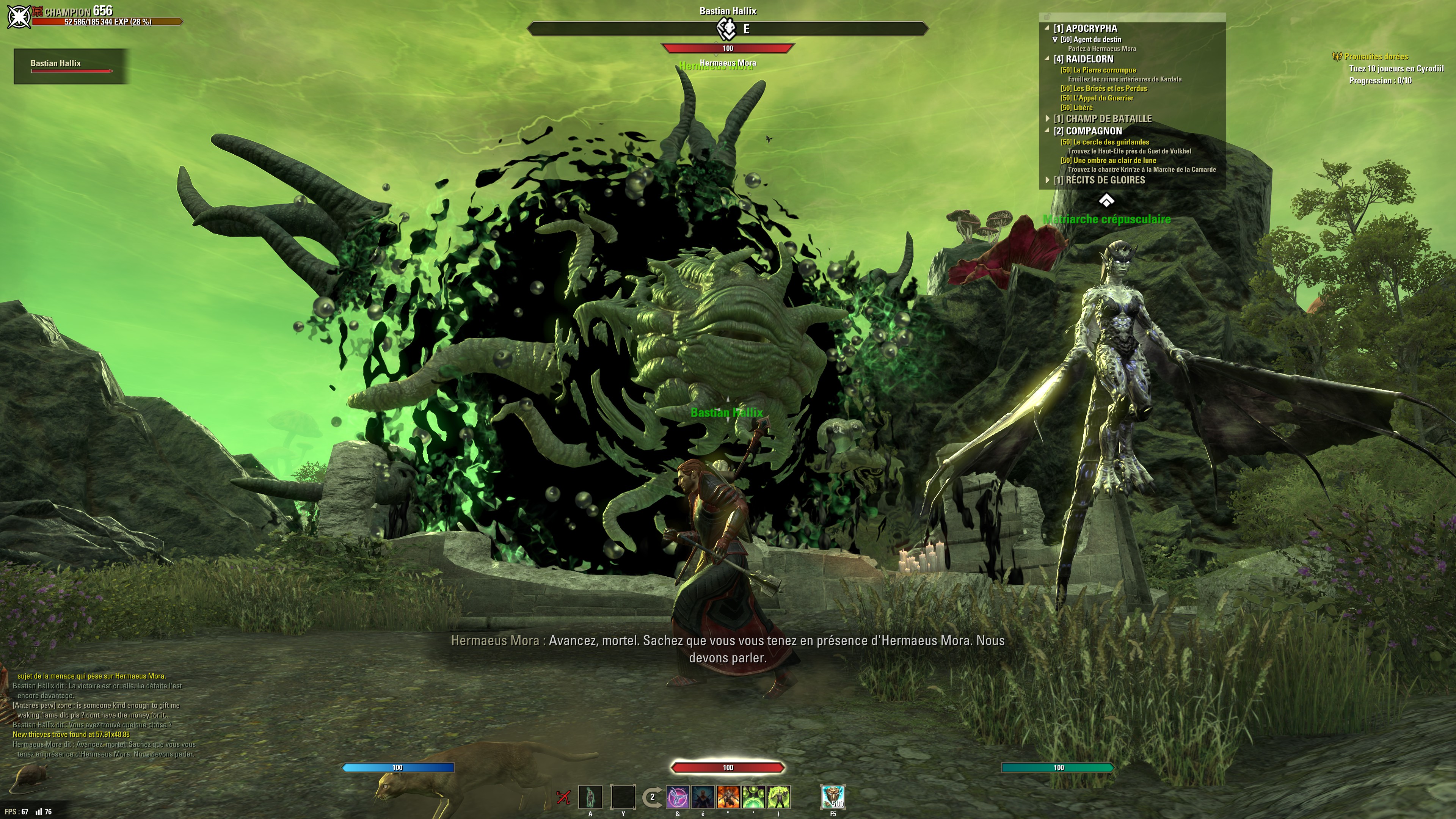
Task: Open the Poursuites dorées pursuit tracker
Action: pos(1376,56)
